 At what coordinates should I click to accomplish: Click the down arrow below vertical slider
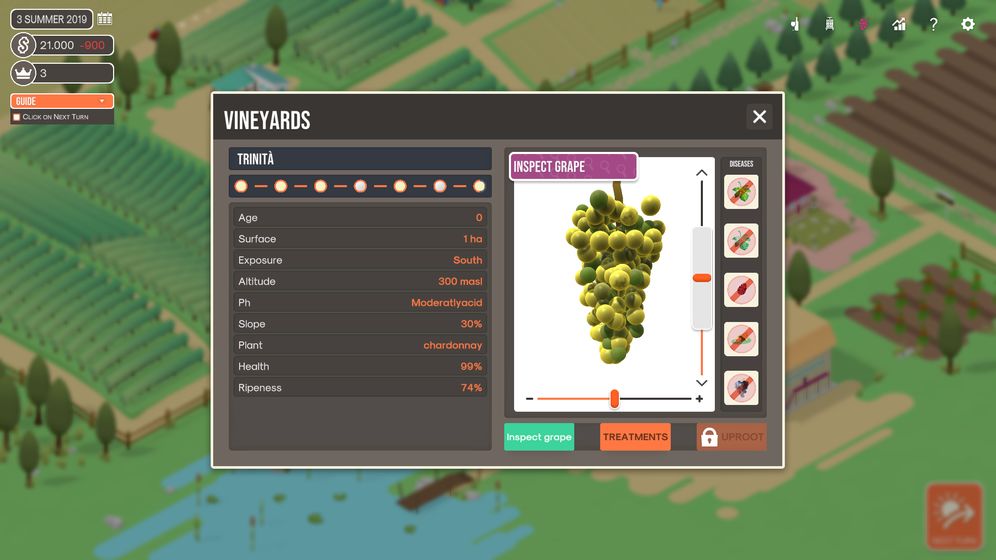[x=702, y=383]
